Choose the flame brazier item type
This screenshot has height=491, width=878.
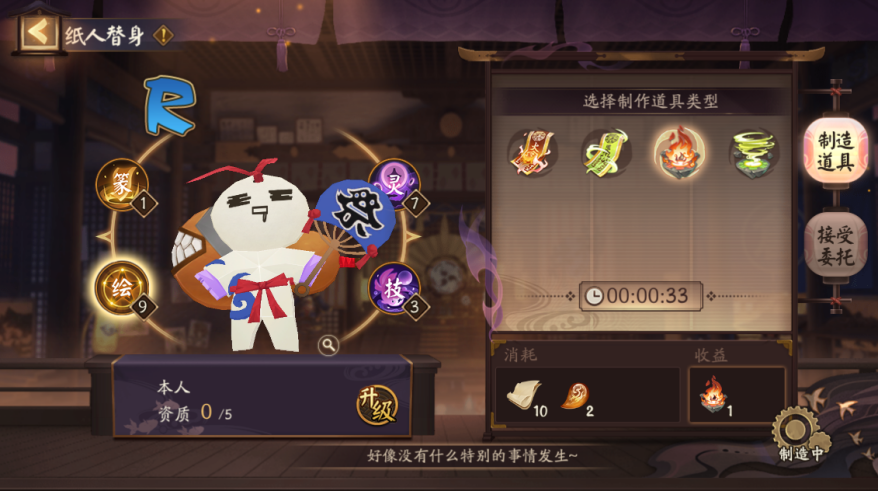(x=679, y=152)
